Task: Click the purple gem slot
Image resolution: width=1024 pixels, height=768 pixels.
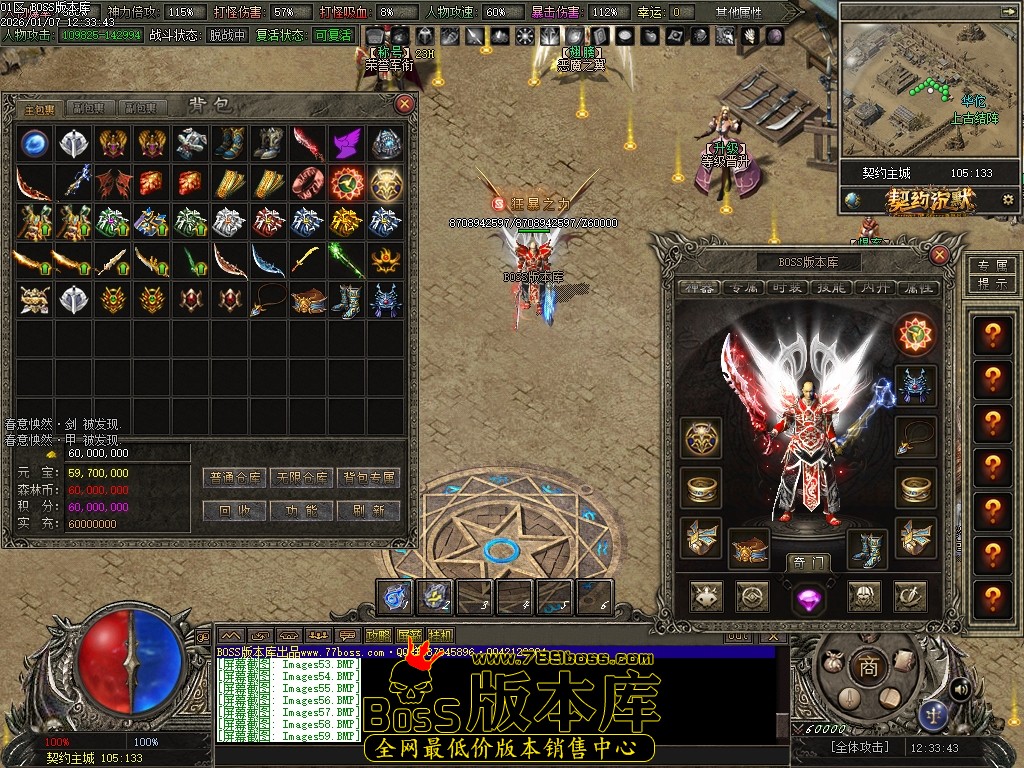Action: point(807,598)
